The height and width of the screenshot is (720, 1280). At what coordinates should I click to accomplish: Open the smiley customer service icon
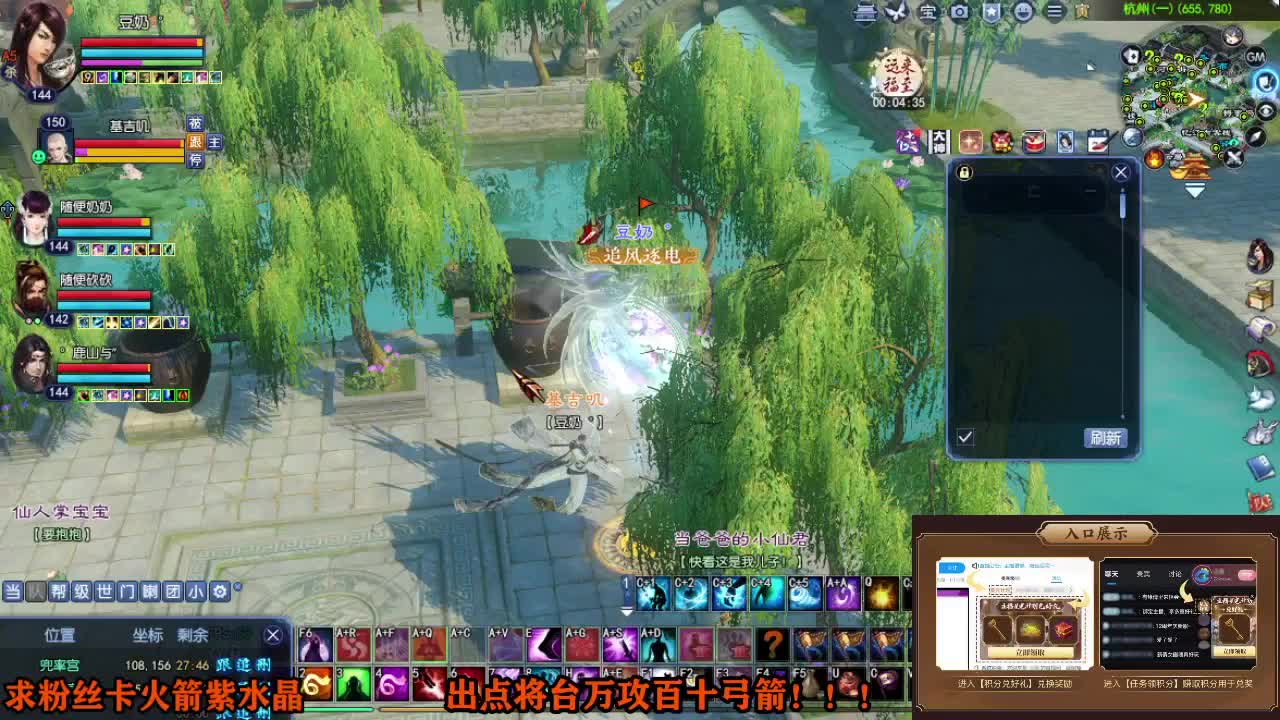(1024, 13)
